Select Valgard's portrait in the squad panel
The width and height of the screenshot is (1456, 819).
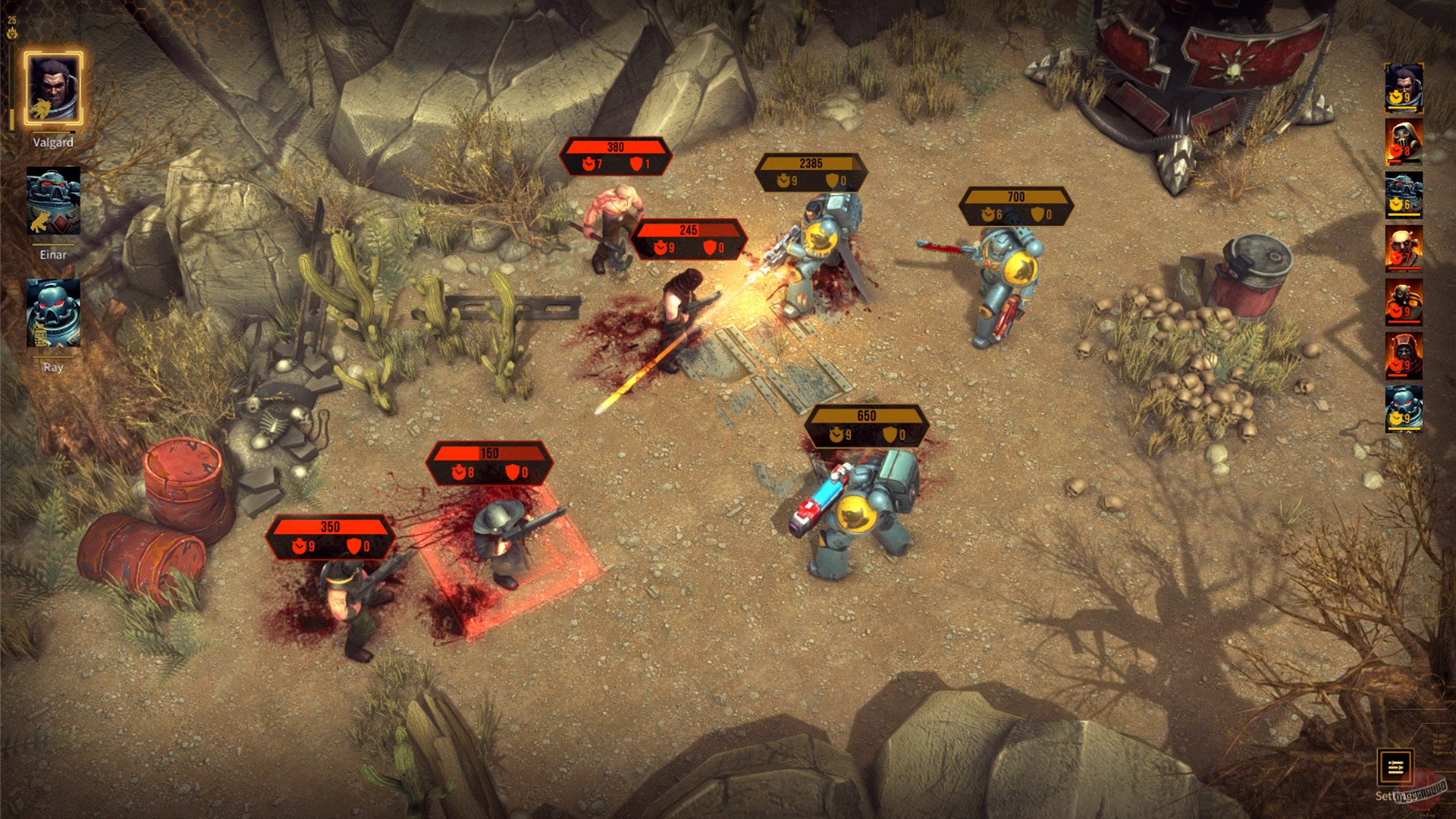pyautogui.click(x=53, y=87)
